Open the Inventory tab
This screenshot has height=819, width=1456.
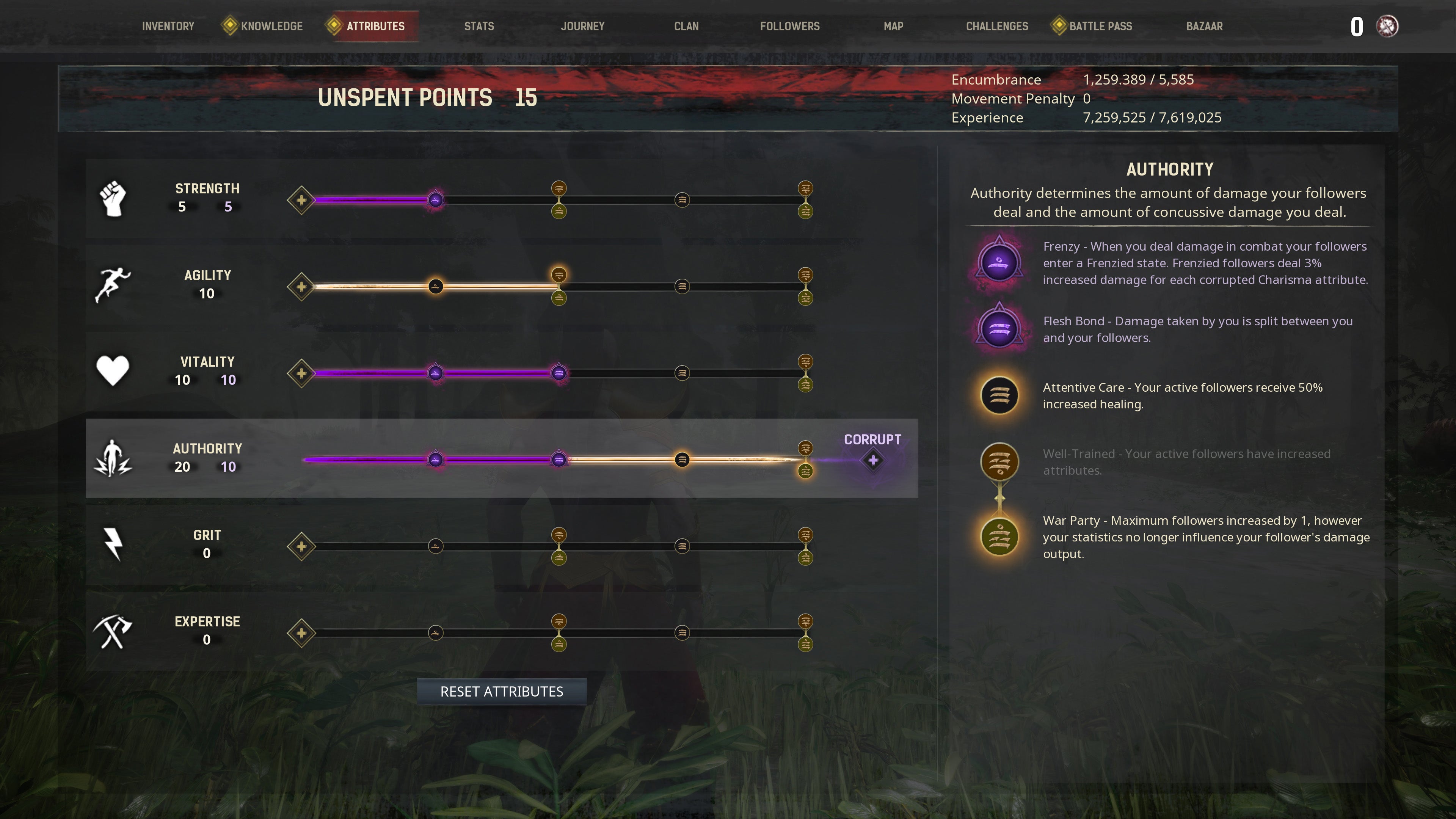[168, 27]
